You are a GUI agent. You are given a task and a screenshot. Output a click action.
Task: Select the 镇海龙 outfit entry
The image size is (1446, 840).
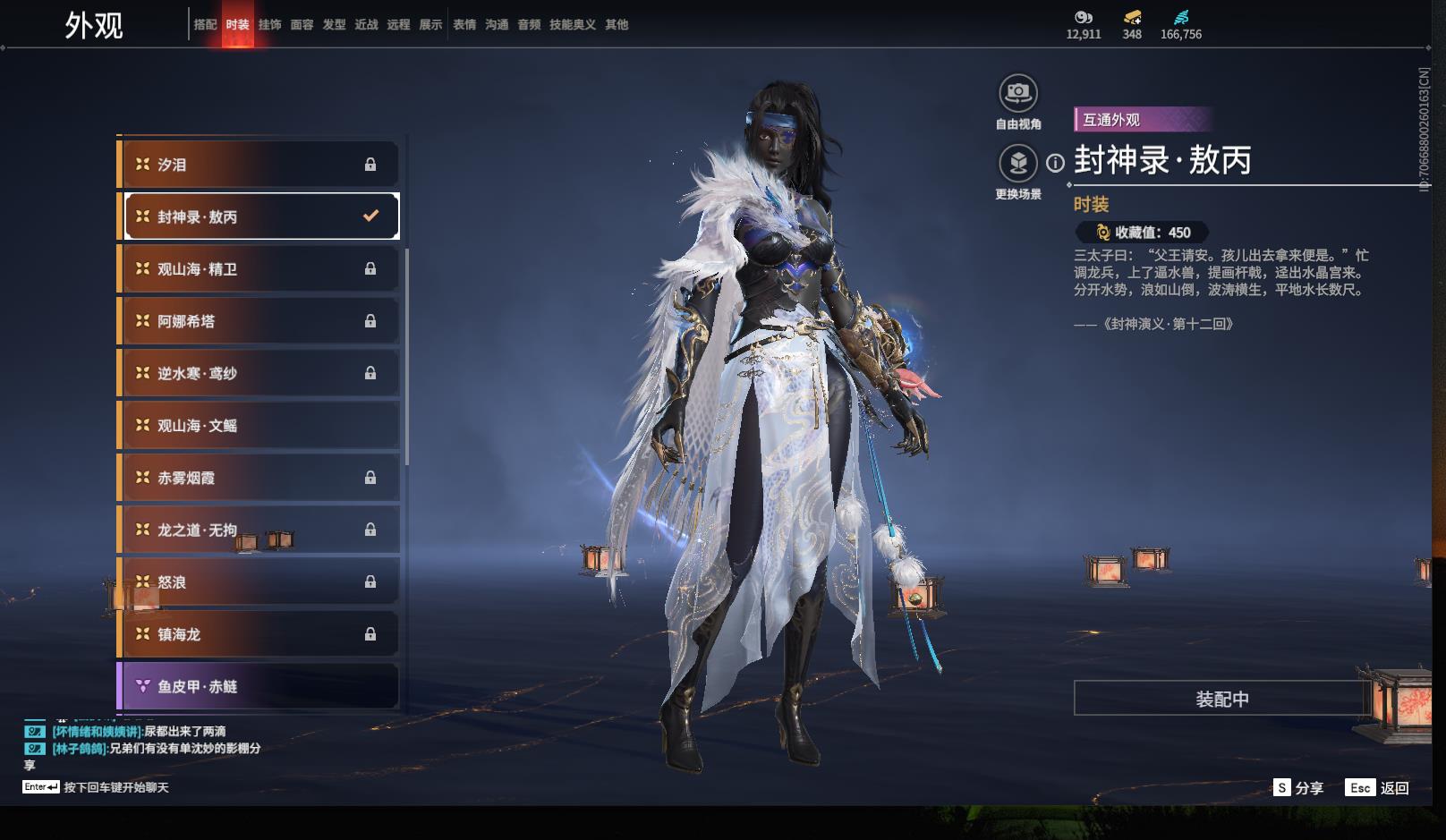[x=259, y=634]
